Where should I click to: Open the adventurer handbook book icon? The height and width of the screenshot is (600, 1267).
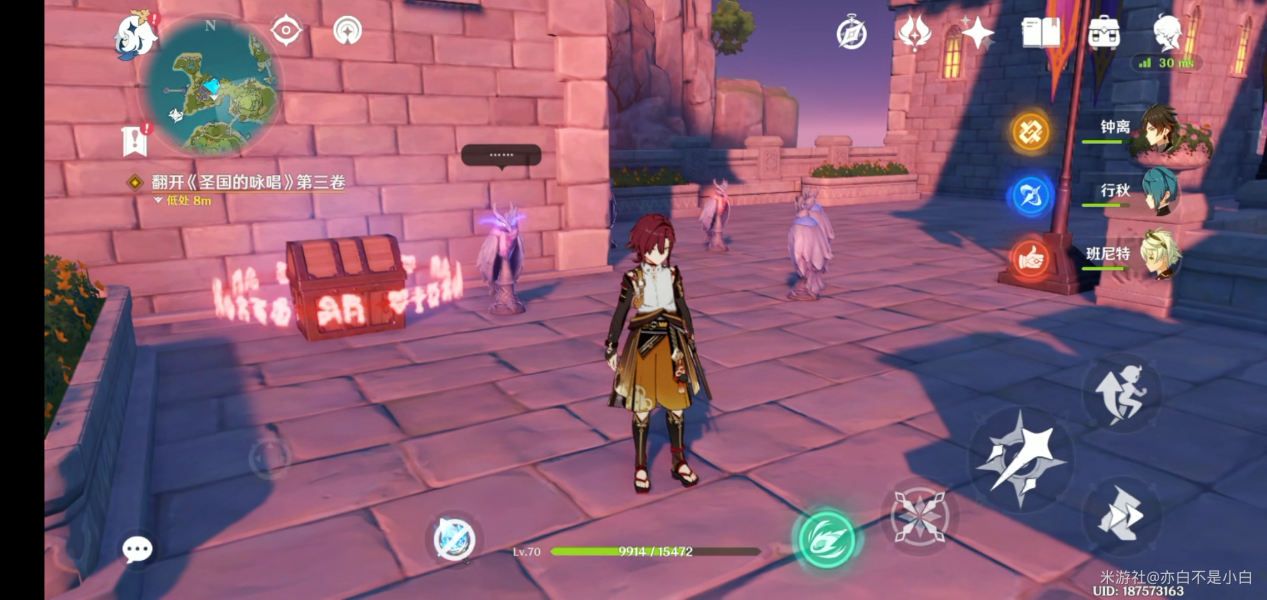1040,33
